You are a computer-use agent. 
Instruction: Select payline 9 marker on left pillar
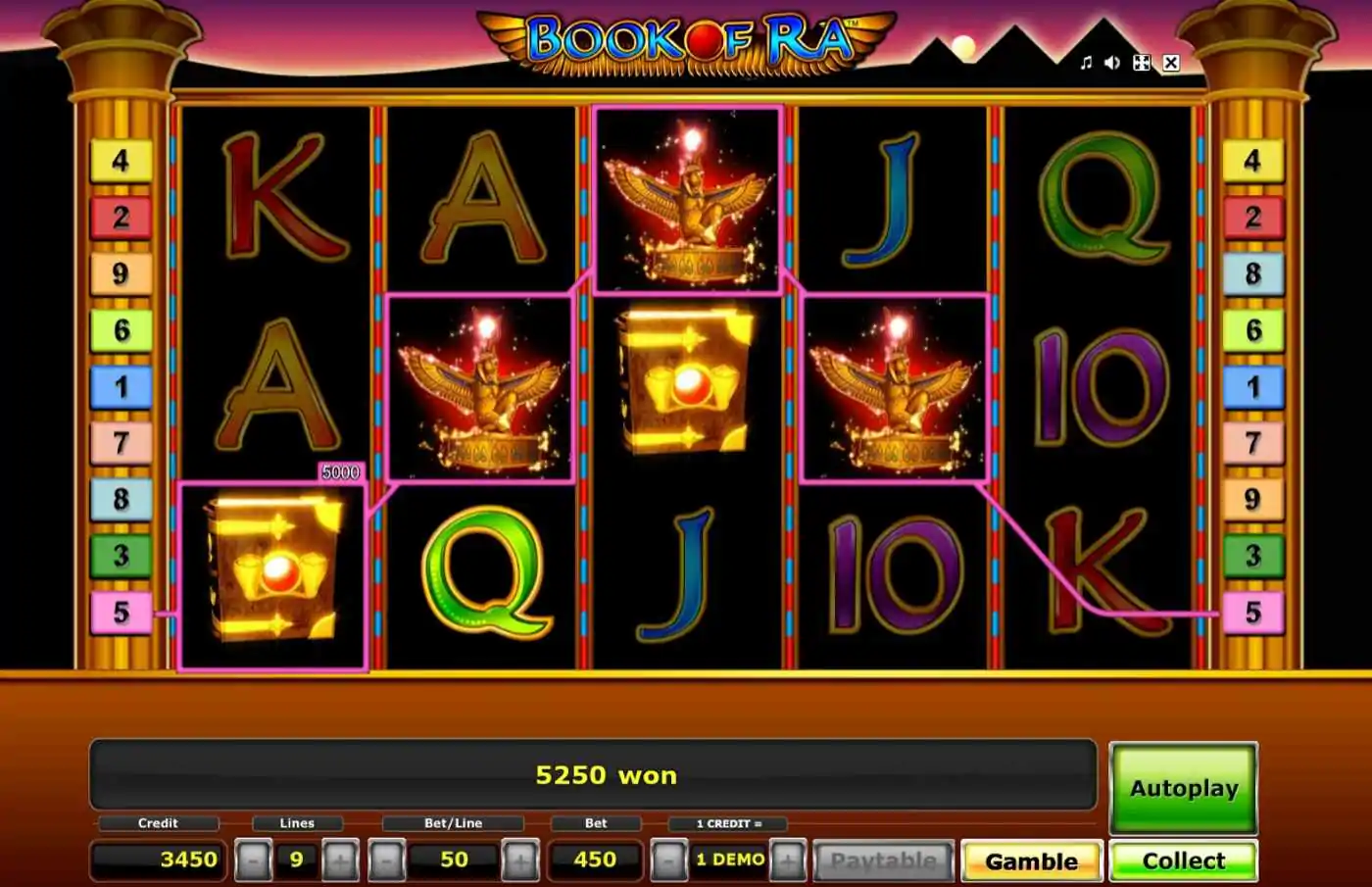pos(121,273)
